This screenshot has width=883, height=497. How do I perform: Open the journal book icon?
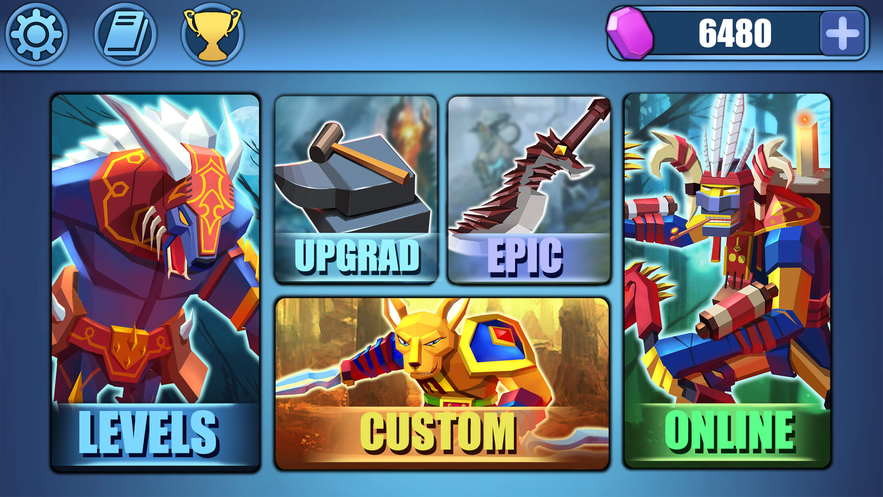[125, 34]
